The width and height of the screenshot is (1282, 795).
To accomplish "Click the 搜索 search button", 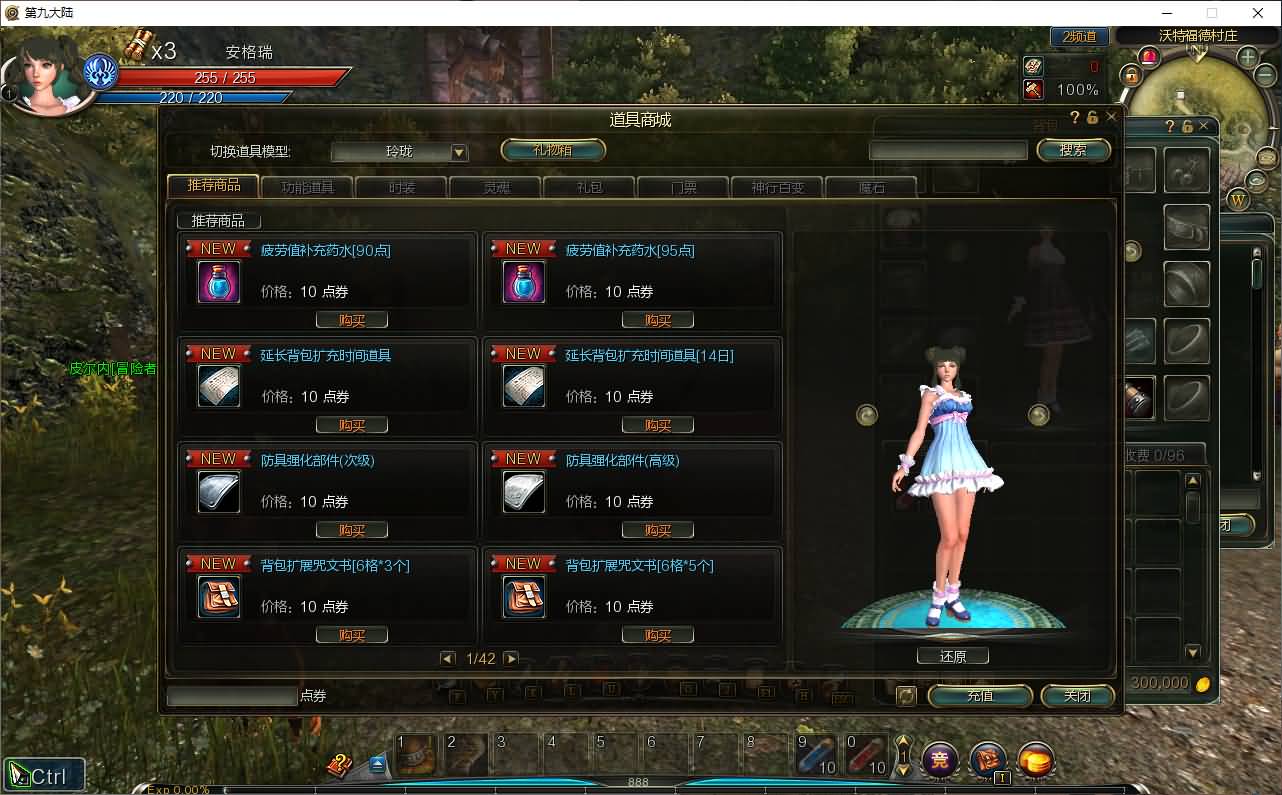I will [x=1073, y=150].
